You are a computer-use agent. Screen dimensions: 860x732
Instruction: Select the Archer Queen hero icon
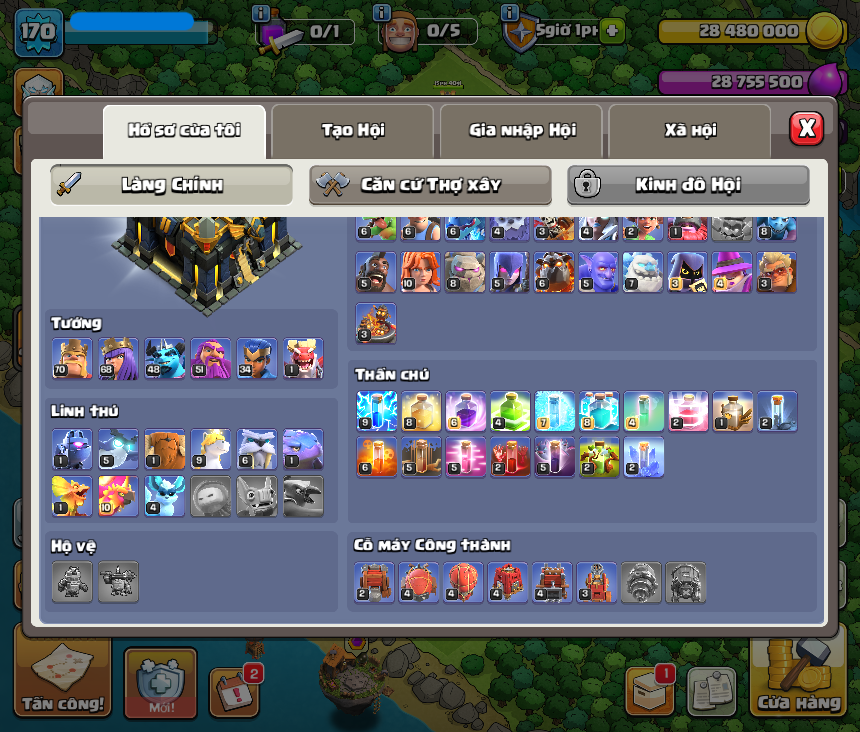point(118,359)
